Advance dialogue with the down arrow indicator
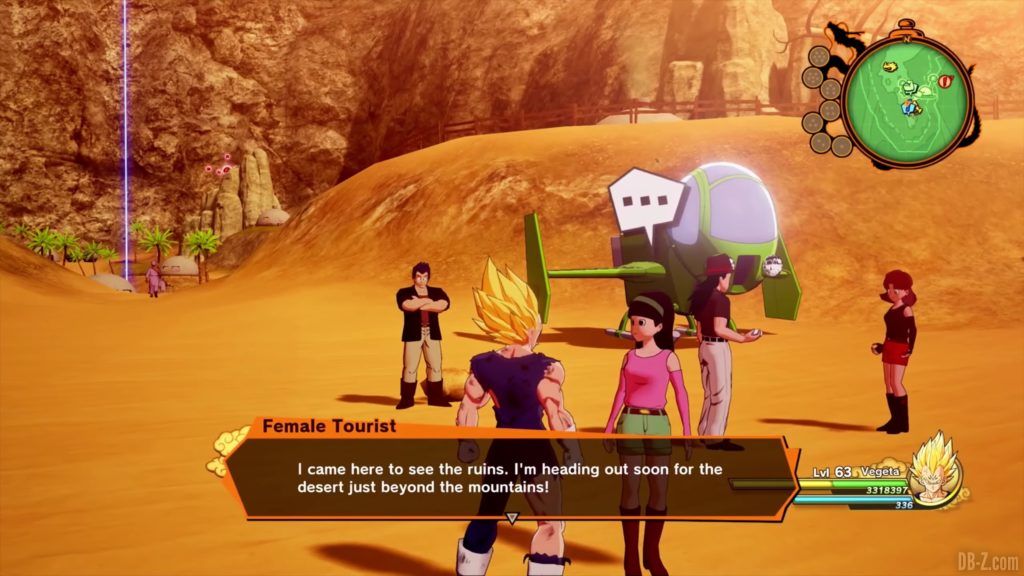 pos(511,519)
